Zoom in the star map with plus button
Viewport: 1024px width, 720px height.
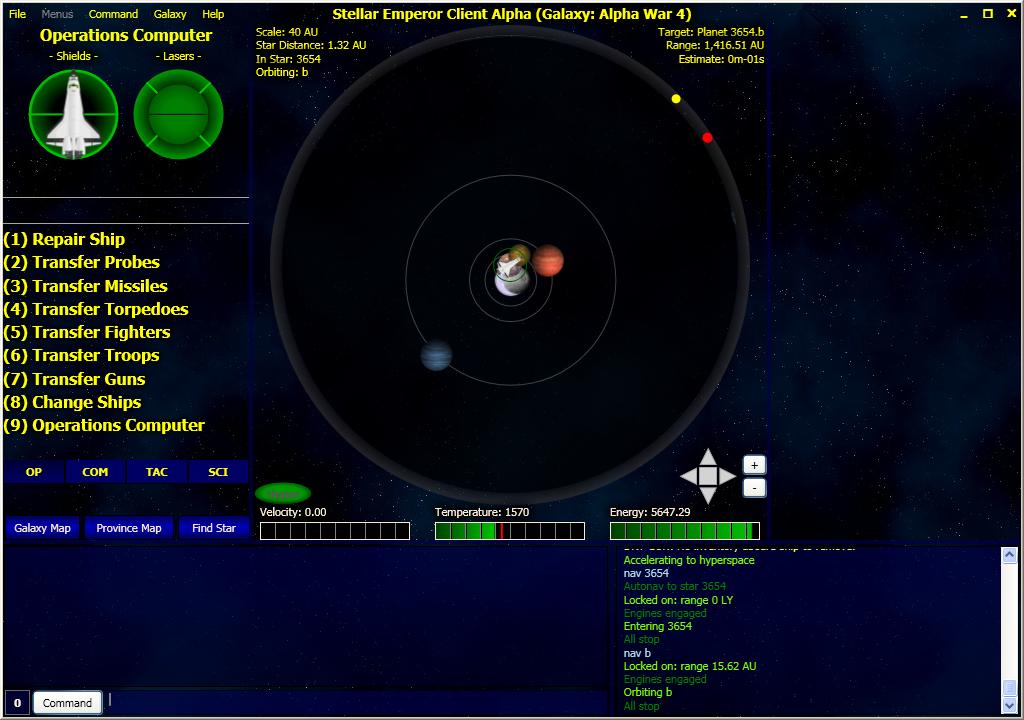click(x=754, y=465)
